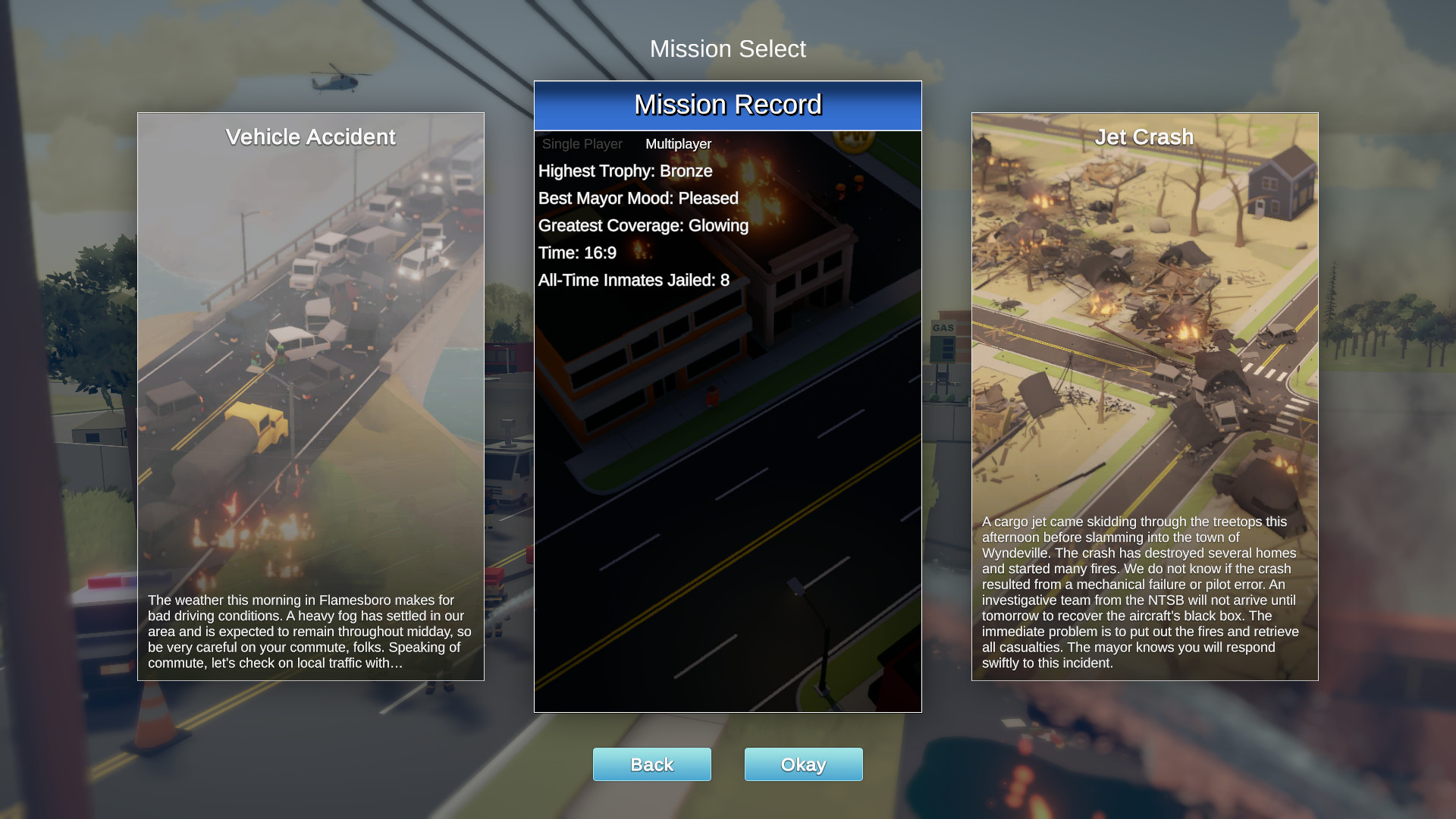This screenshot has width=1456, height=819.
Task: Click the Jet Crash mission title
Action: click(1144, 137)
